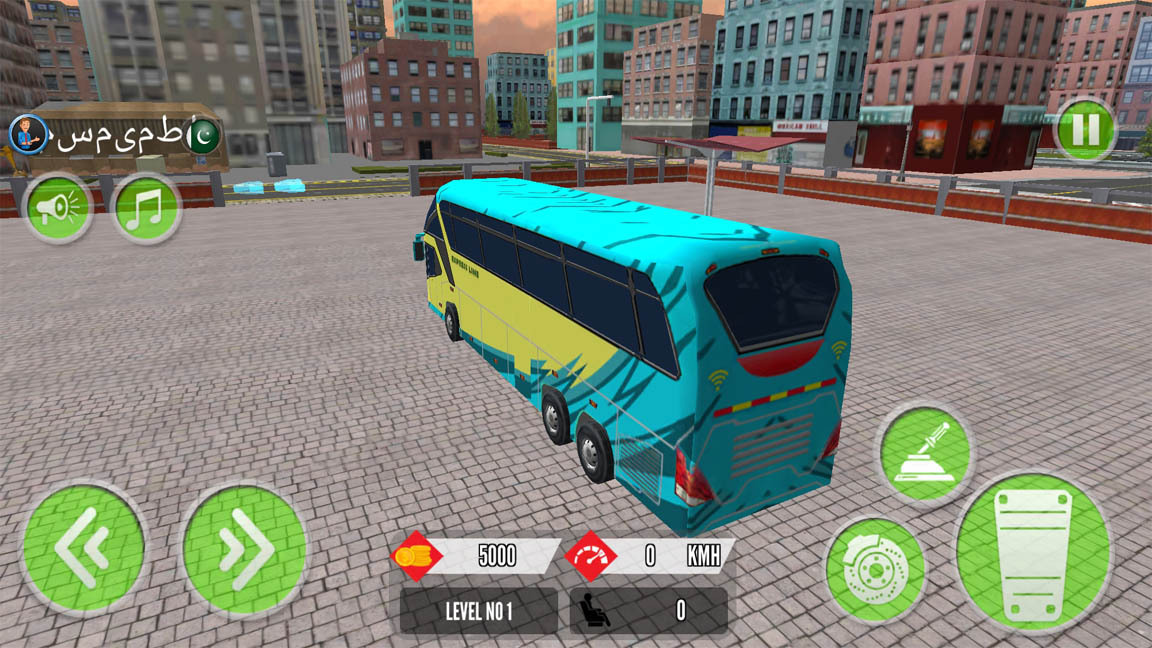The image size is (1152, 648).
Task: Open the player profile avatar
Action: (x=29, y=133)
